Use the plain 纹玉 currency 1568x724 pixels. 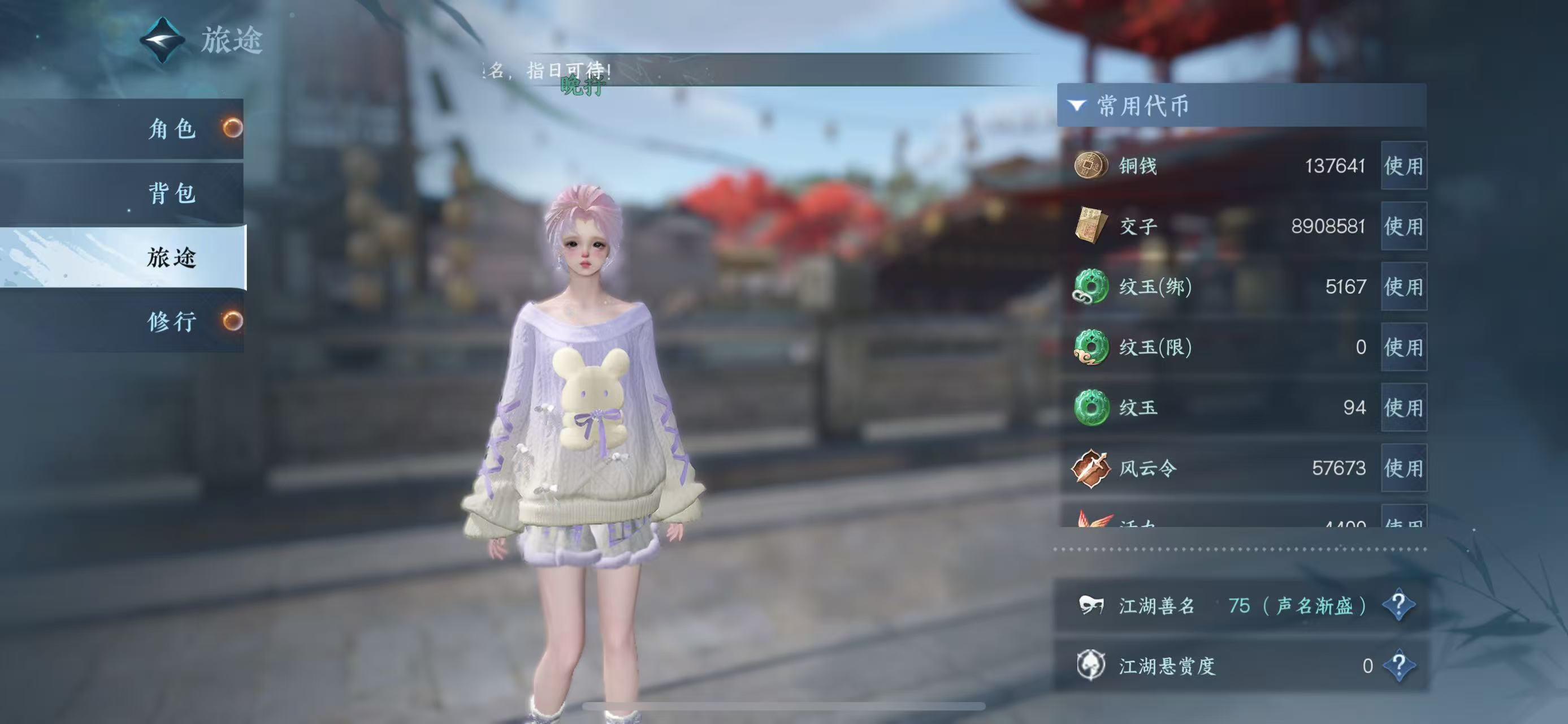[1403, 407]
